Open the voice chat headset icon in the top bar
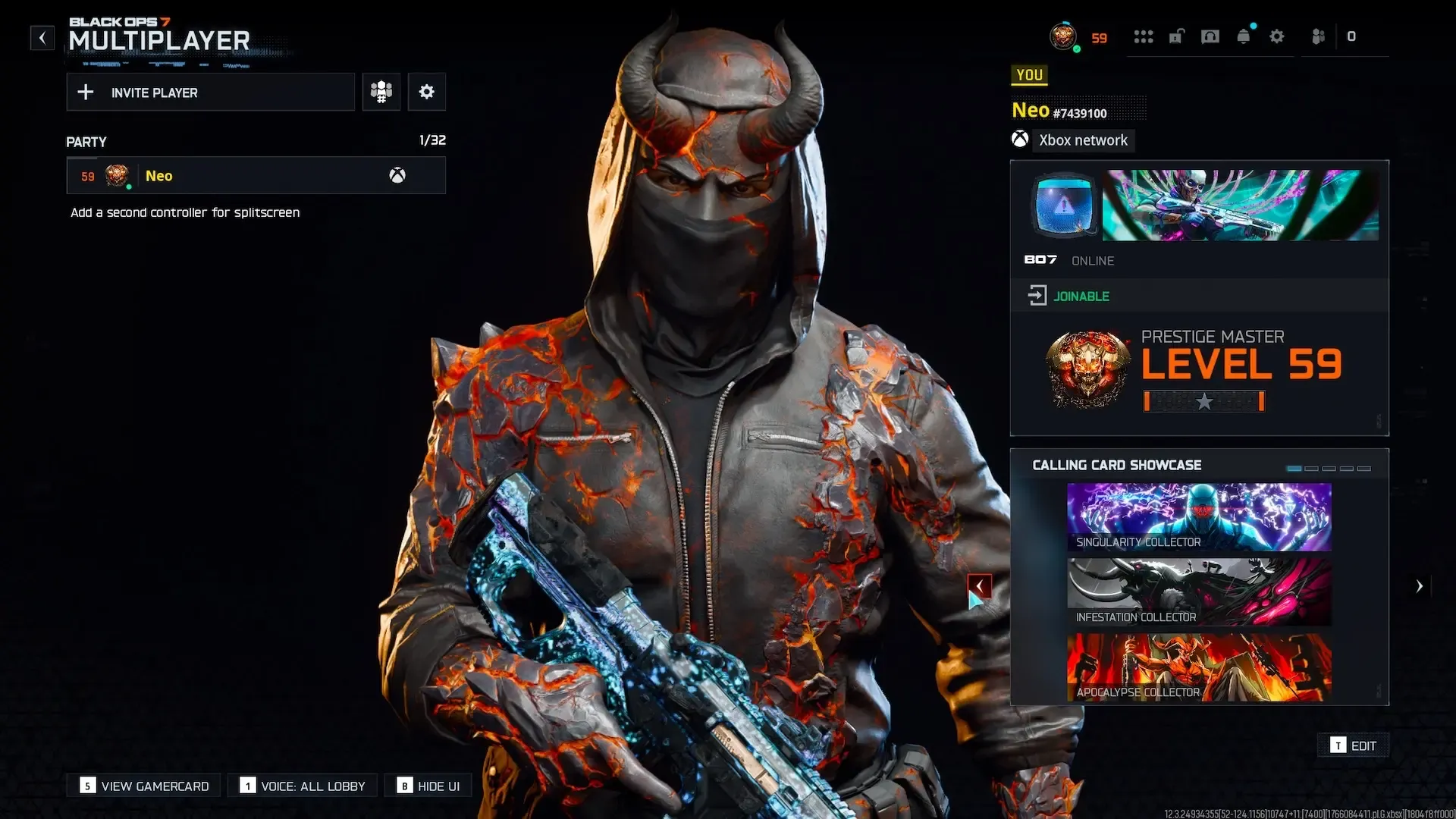The width and height of the screenshot is (1456, 819). point(1210,36)
